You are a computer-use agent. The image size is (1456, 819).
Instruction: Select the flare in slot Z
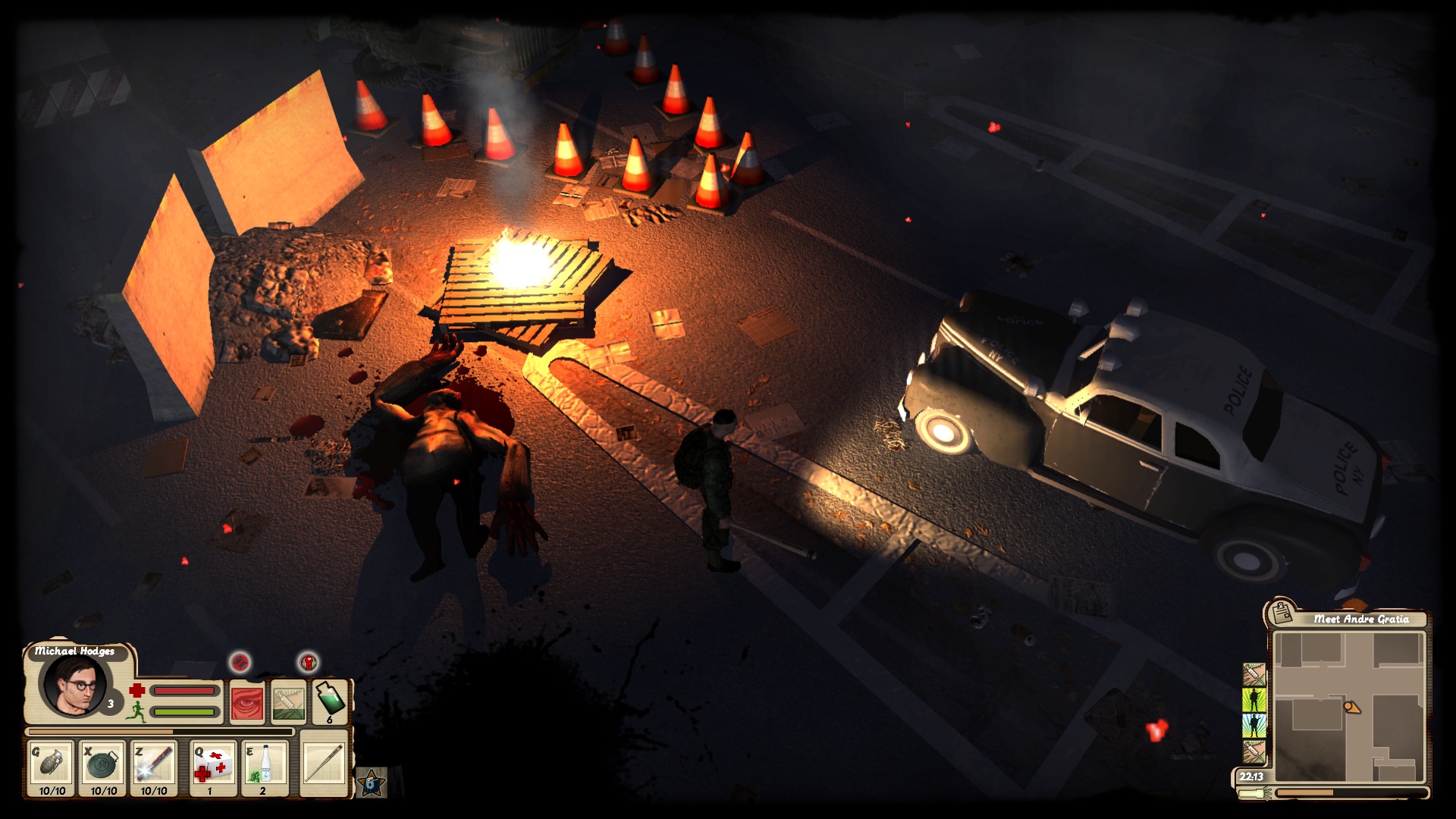coord(154,765)
